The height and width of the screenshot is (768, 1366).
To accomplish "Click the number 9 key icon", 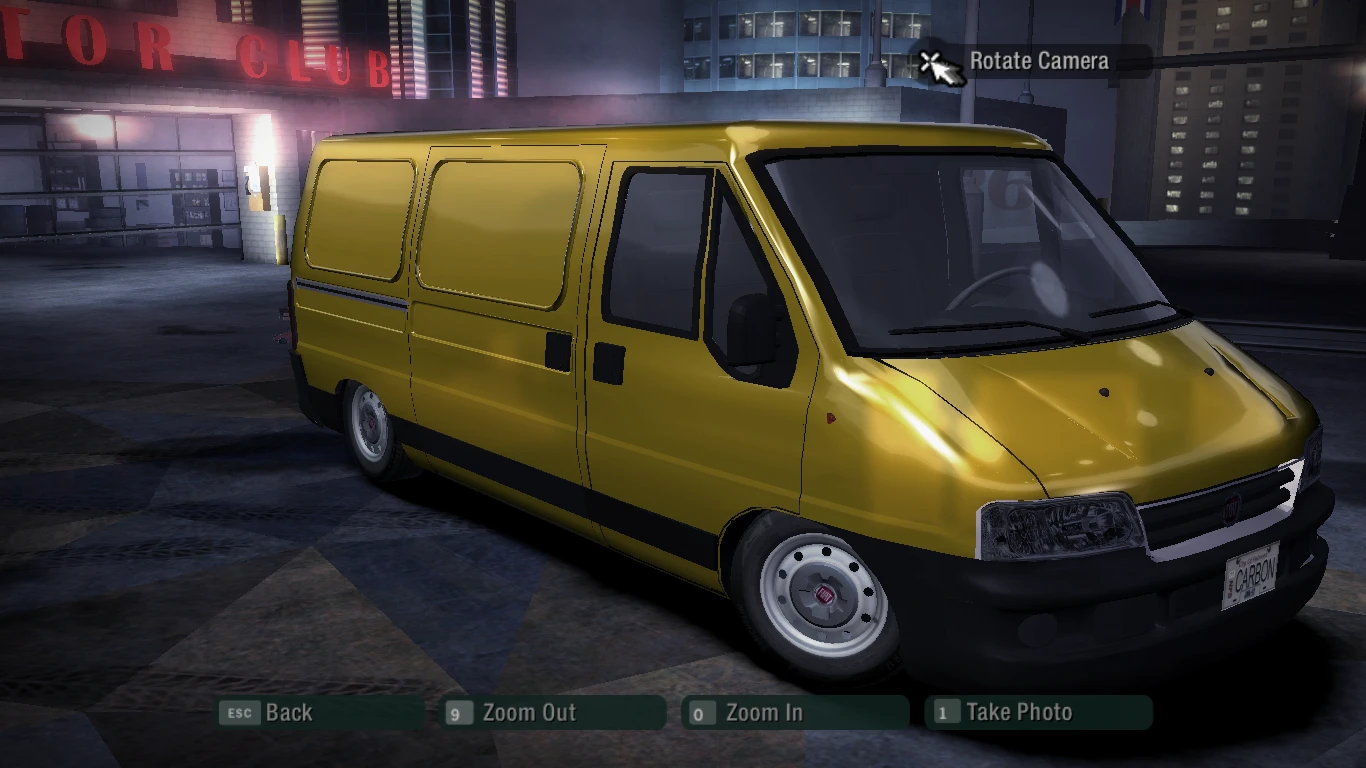I will point(459,713).
